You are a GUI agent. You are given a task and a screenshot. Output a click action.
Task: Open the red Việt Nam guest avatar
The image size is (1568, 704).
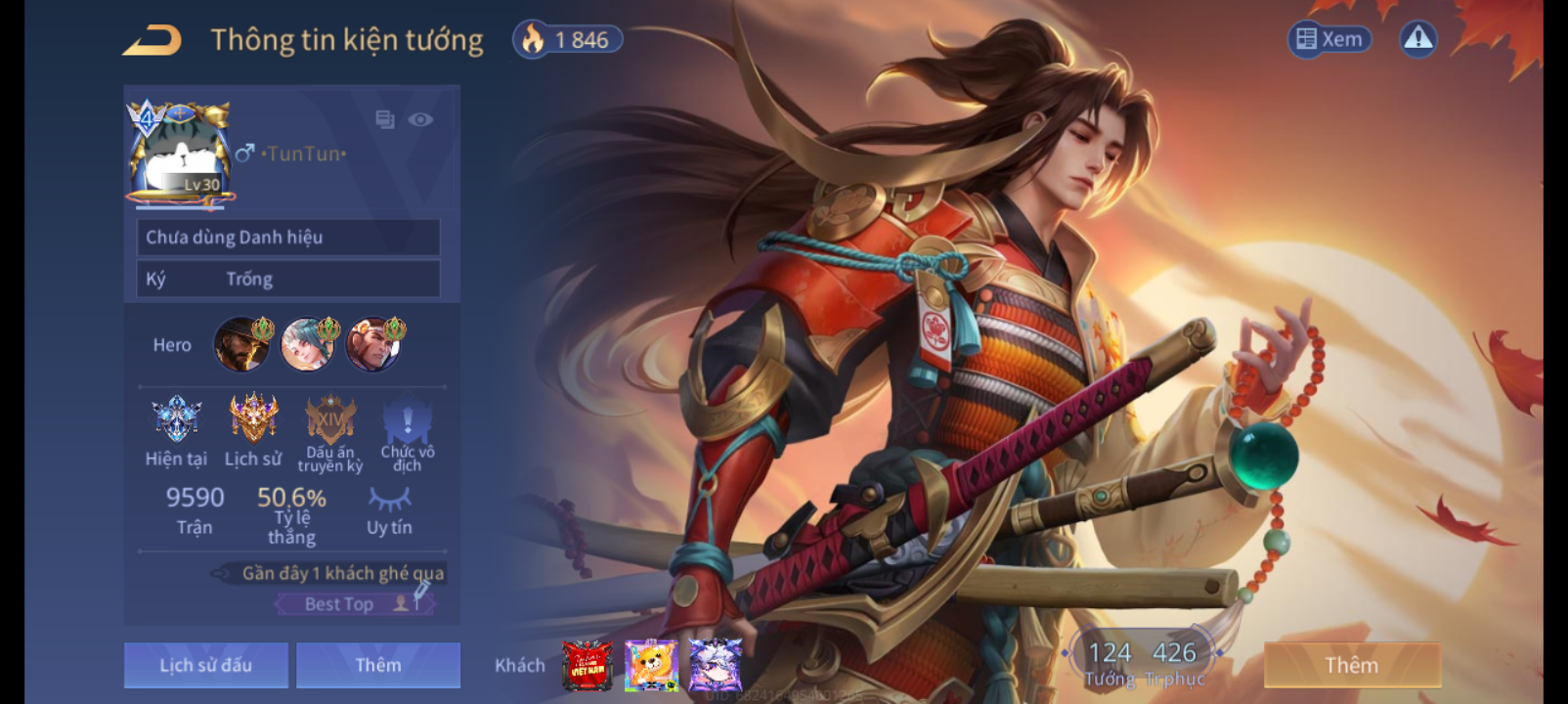587,666
